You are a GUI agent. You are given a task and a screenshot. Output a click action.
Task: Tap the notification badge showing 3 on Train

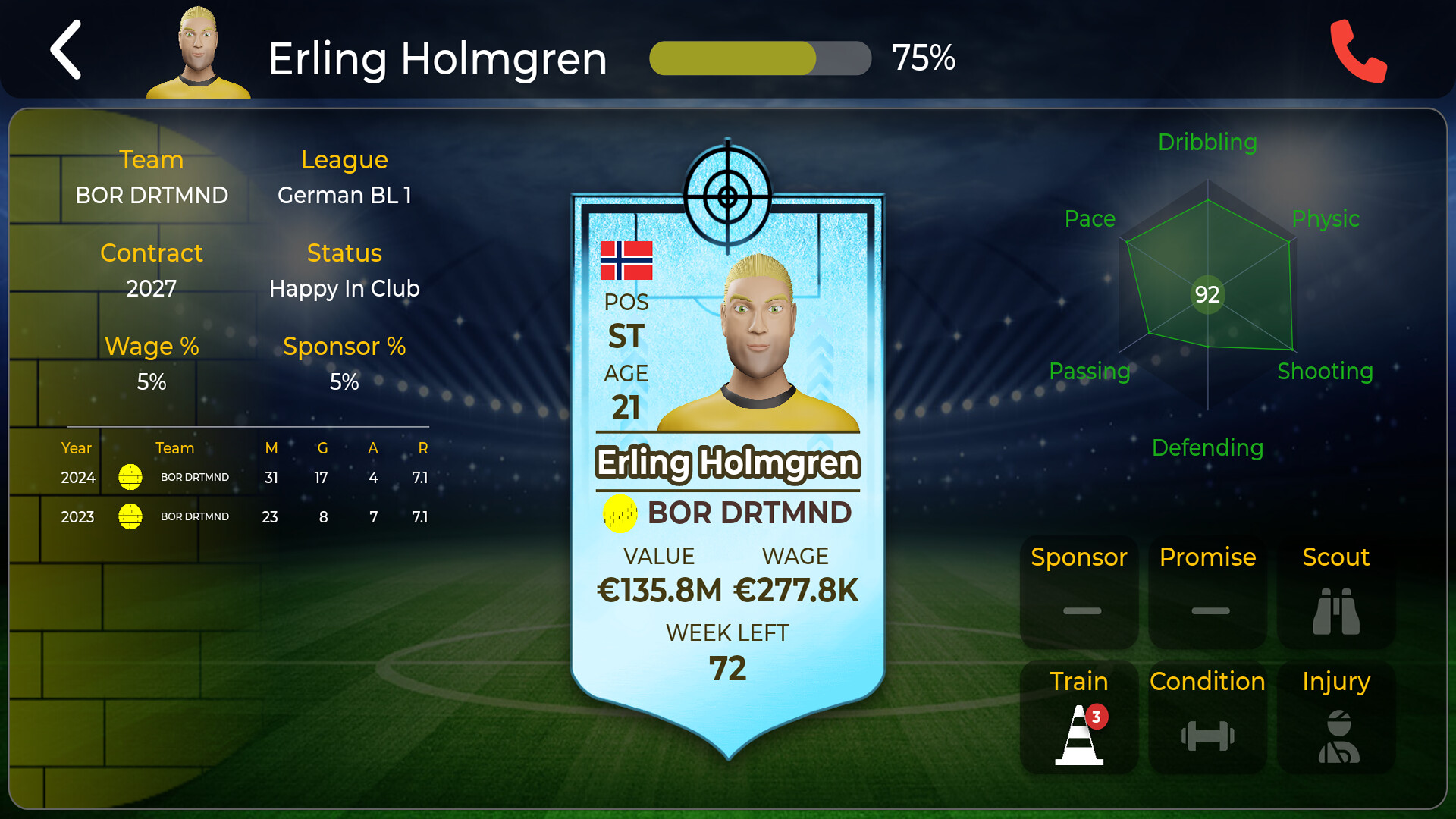pyautogui.click(x=1097, y=716)
